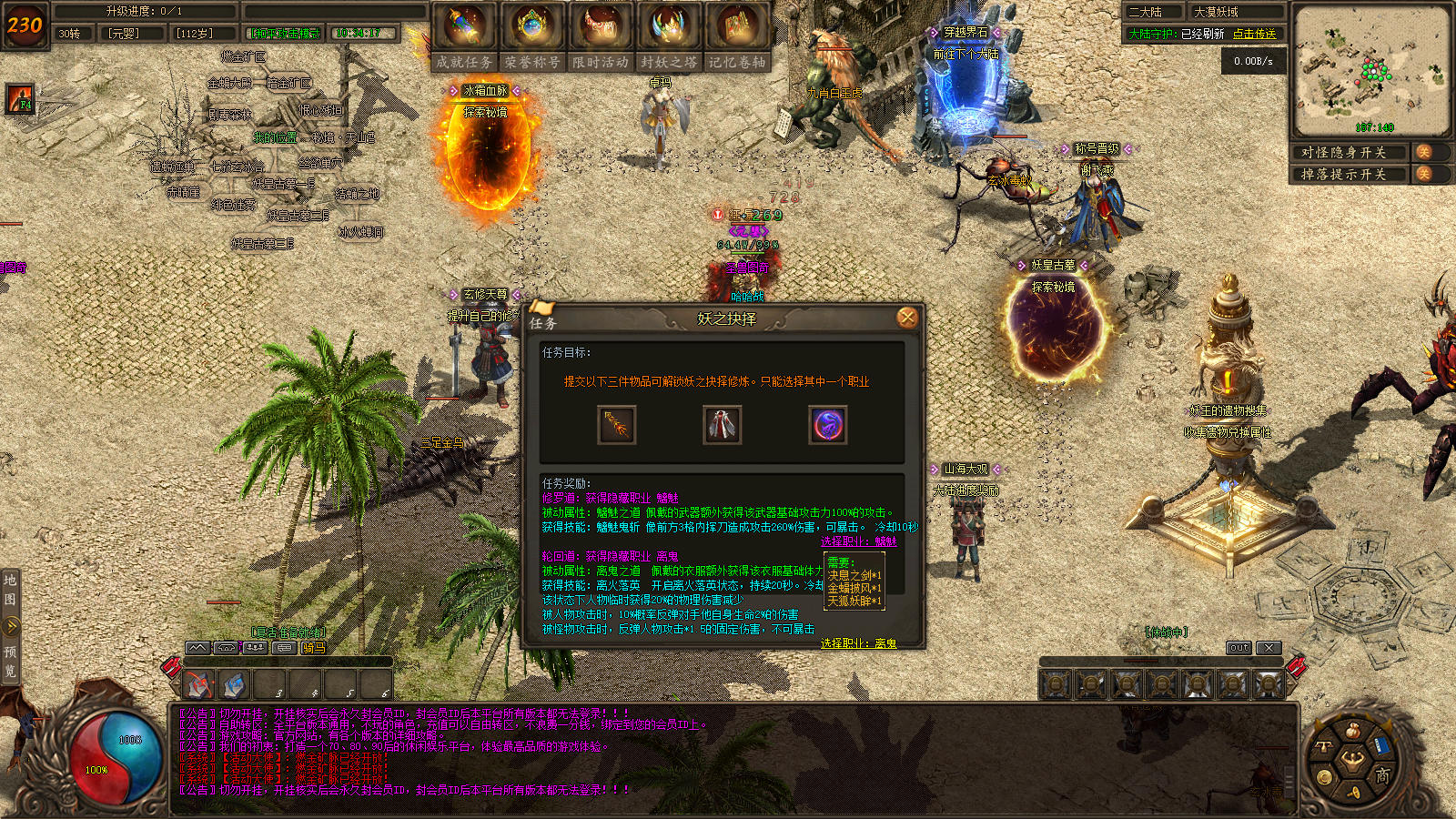Open the 限时活动 timed events menu
The width and height of the screenshot is (1456, 819).
(x=601, y=36)
